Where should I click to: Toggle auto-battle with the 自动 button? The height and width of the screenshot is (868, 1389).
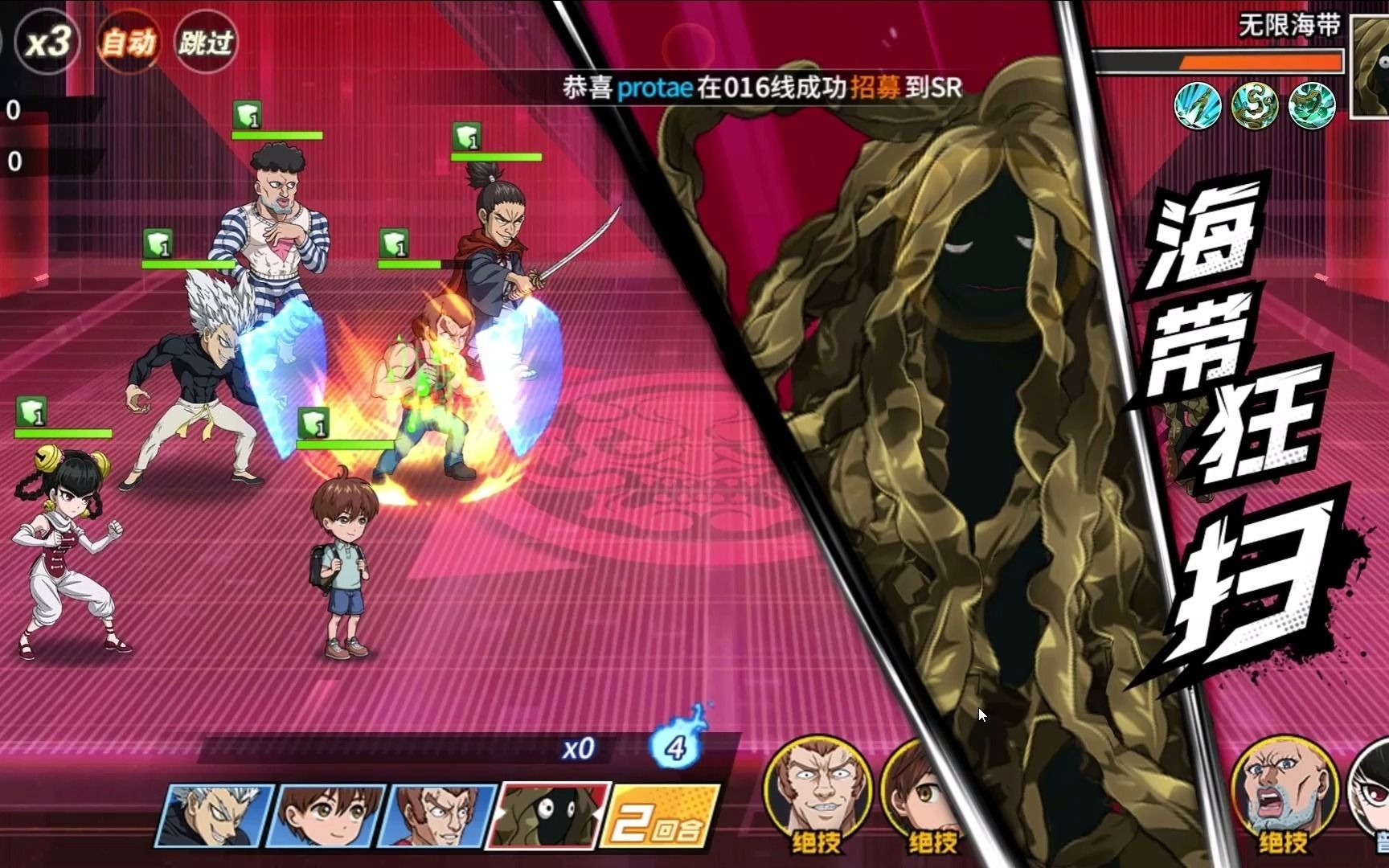click(127, 41)
